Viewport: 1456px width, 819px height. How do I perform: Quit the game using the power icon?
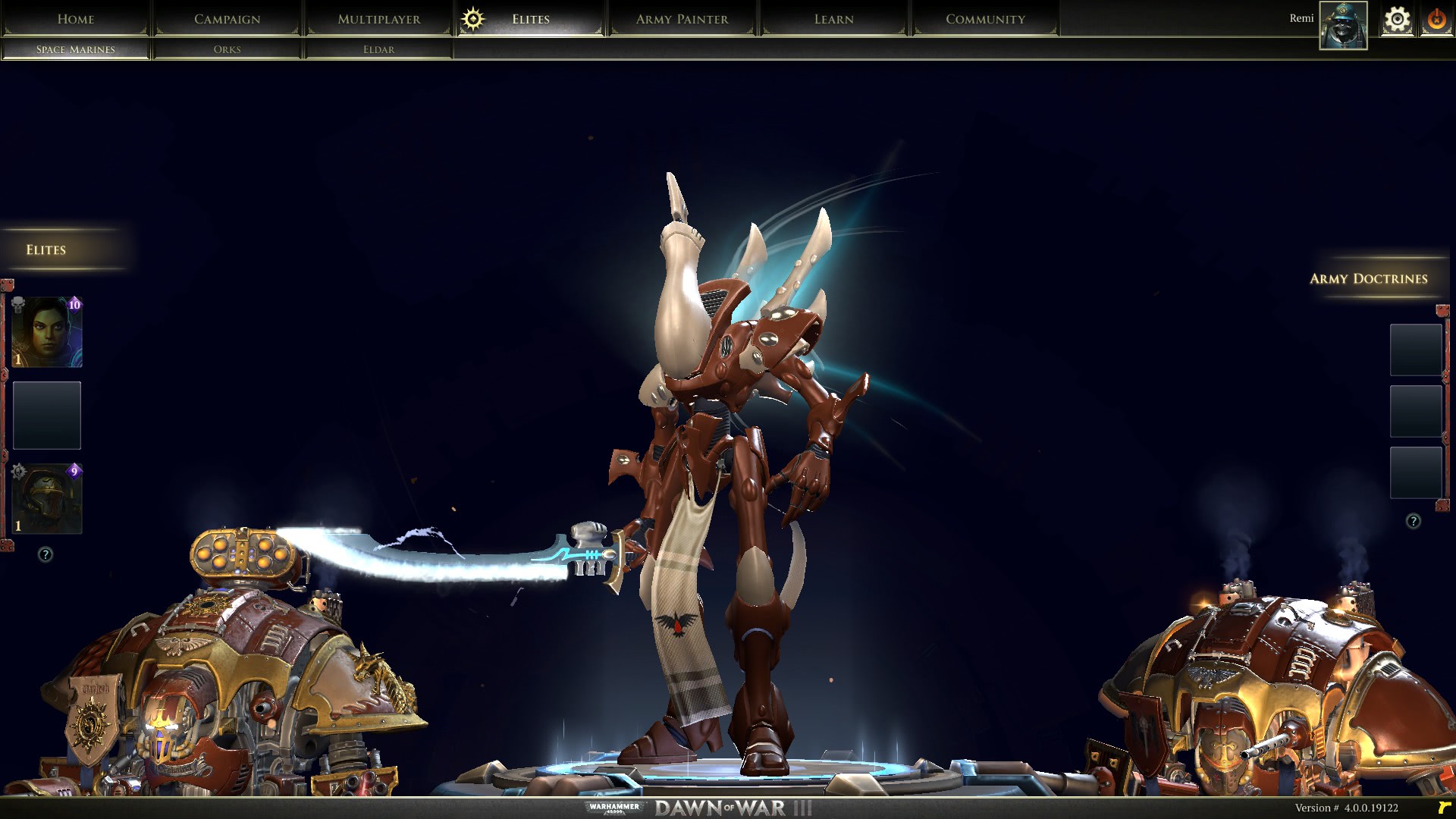pyautogui.click(x=1436, y=20)
